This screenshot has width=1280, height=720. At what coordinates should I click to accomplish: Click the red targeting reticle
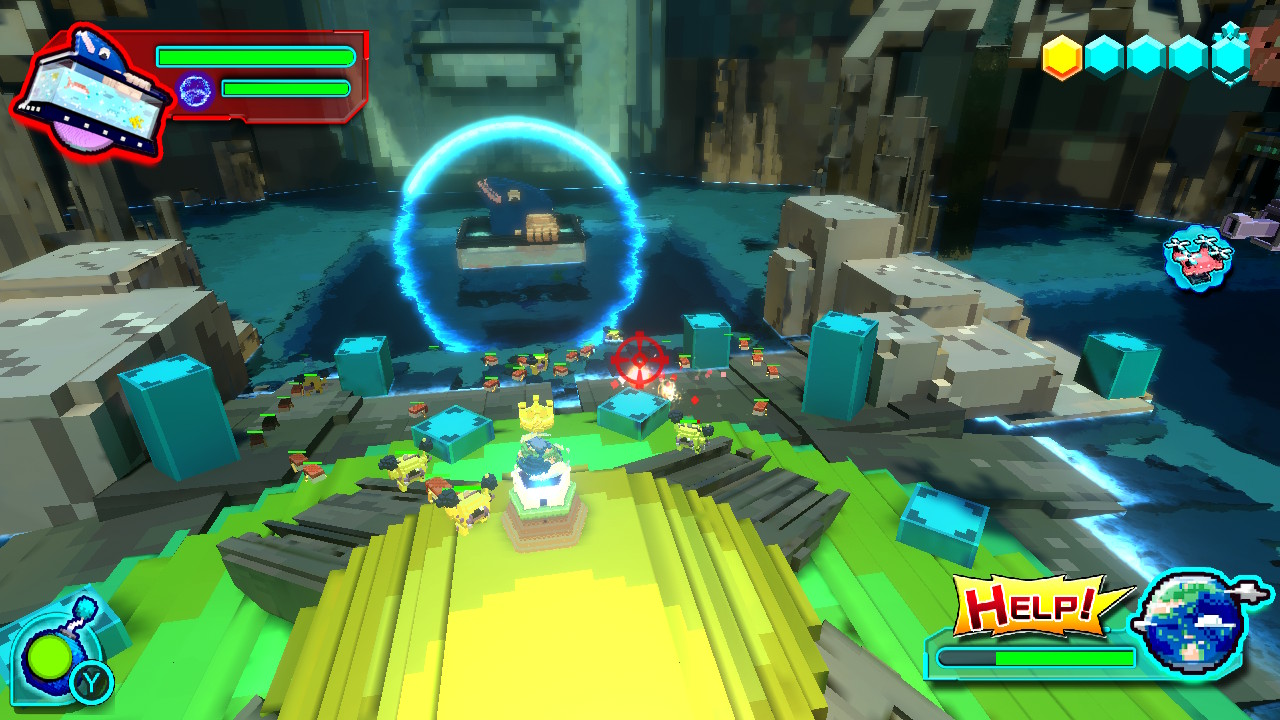point(639,360)
